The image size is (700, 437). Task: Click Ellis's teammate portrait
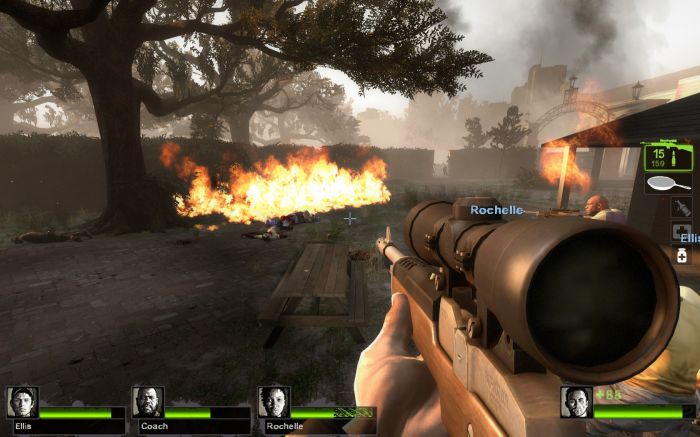22,402
